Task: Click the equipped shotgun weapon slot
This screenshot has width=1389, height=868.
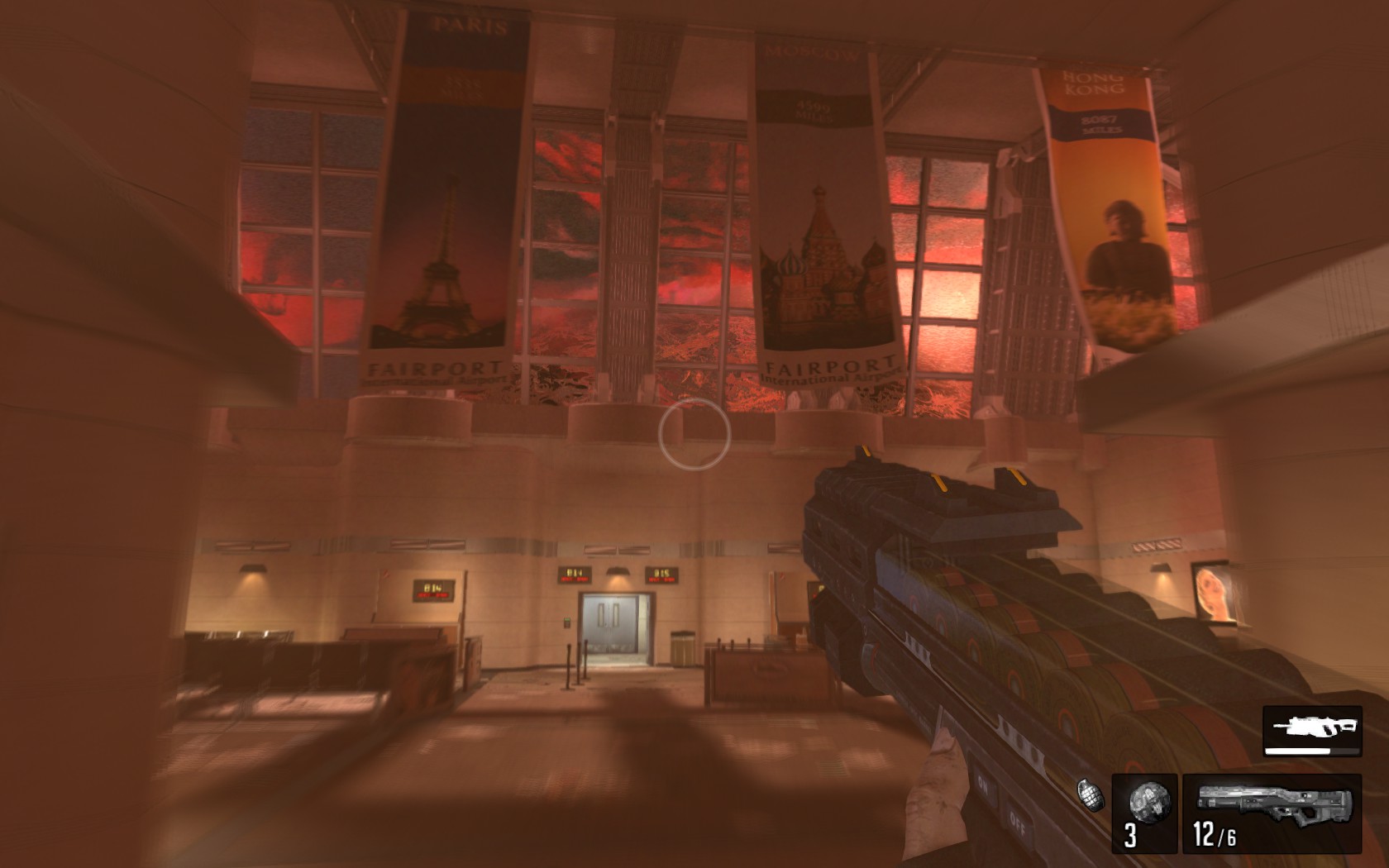Action: coord(1272,813)
